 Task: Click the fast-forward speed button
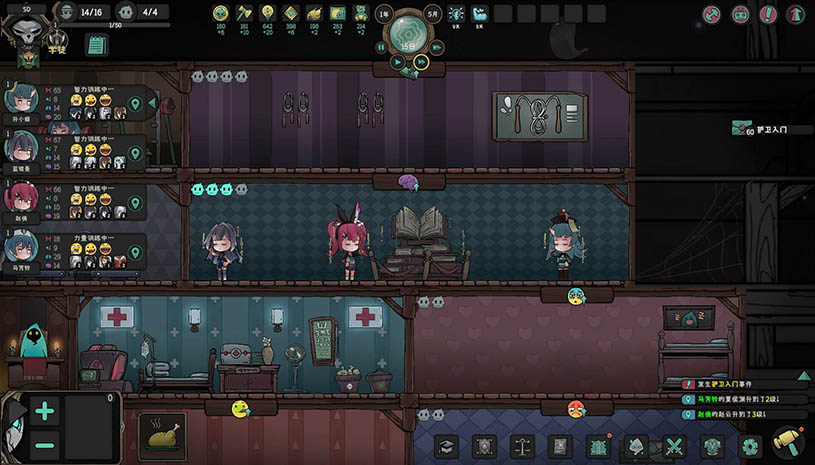pyautogui.click(x=422, y=61)
